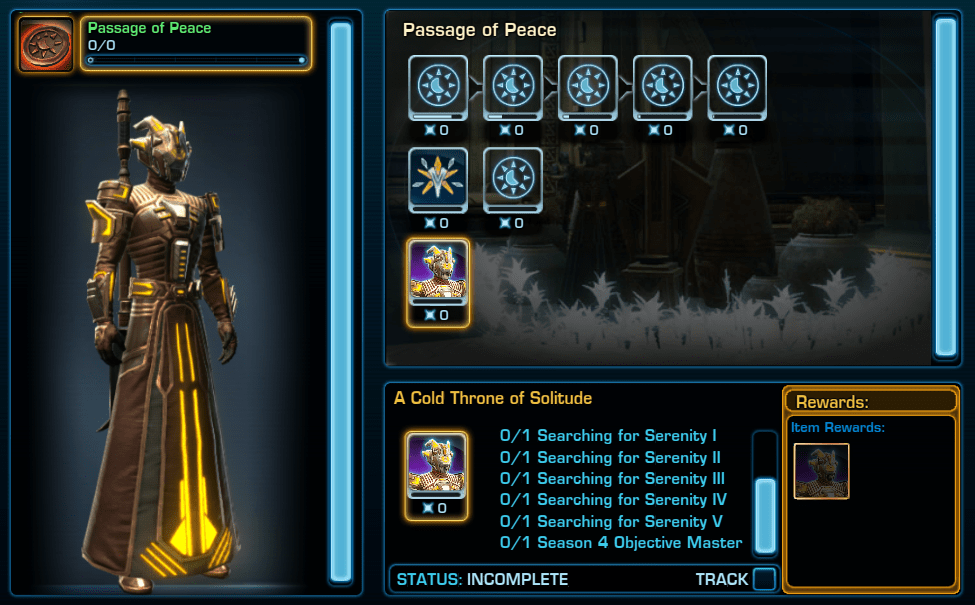The width and height of the screenshot is (975, 605).
Task: Click the scrollbar of the objectives list
Action: 765,513
